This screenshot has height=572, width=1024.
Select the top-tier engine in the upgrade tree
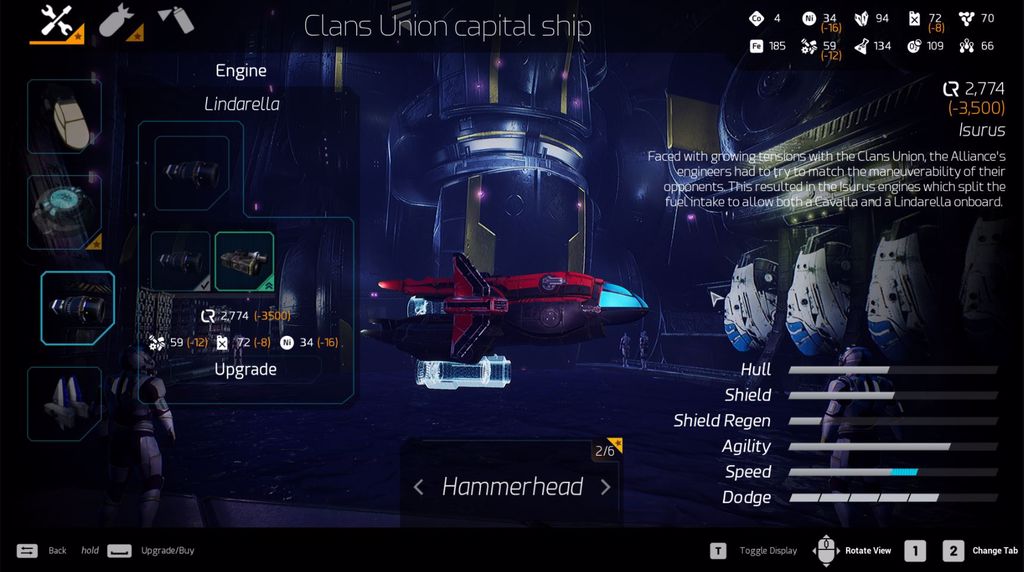[191, 173]
